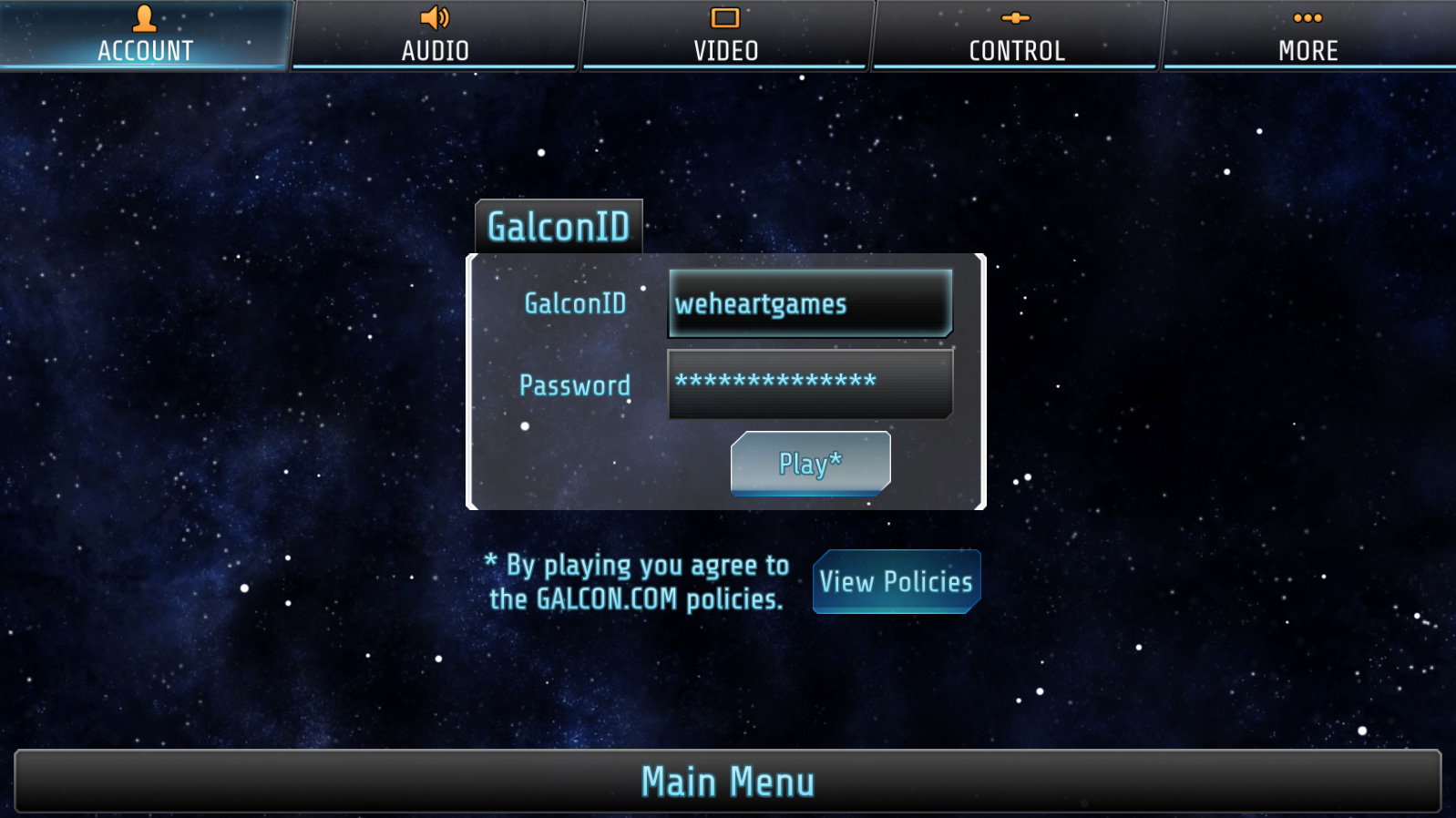1456x818 pixels.
Task: Select the Video tab
Action: click(726, 35)
